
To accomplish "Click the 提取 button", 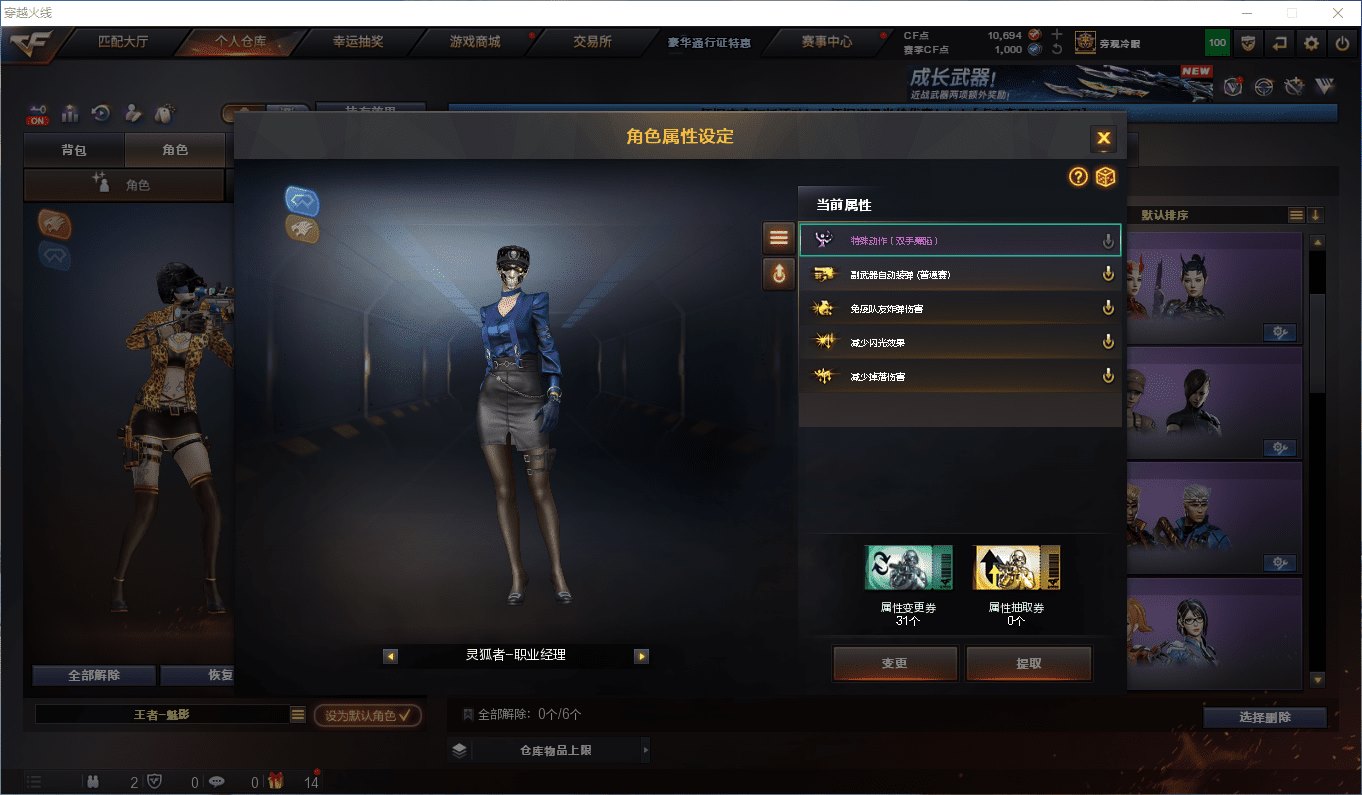I will click(1028, 663).
